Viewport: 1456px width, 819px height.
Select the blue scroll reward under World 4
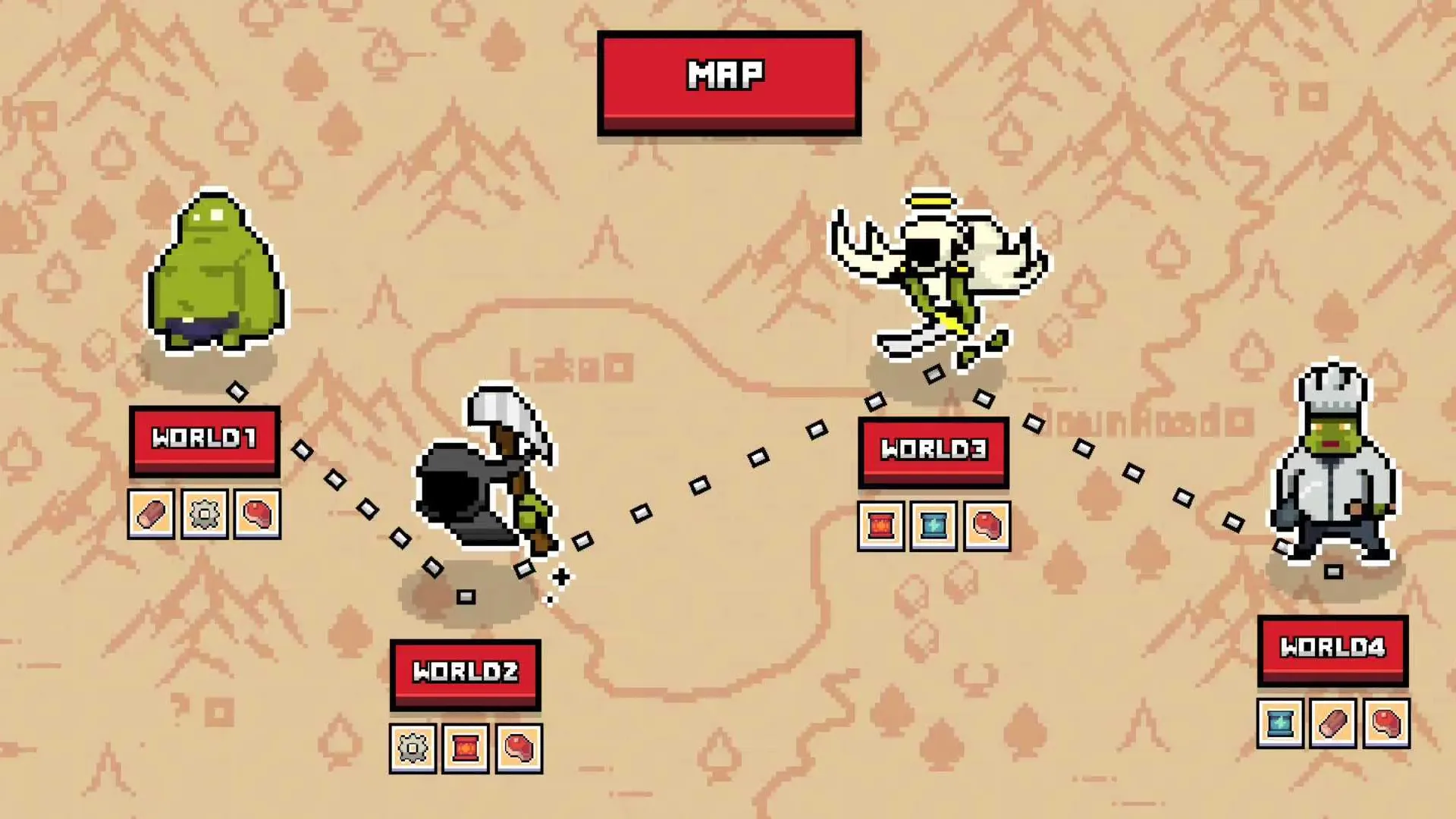[x=1280, y=726]
